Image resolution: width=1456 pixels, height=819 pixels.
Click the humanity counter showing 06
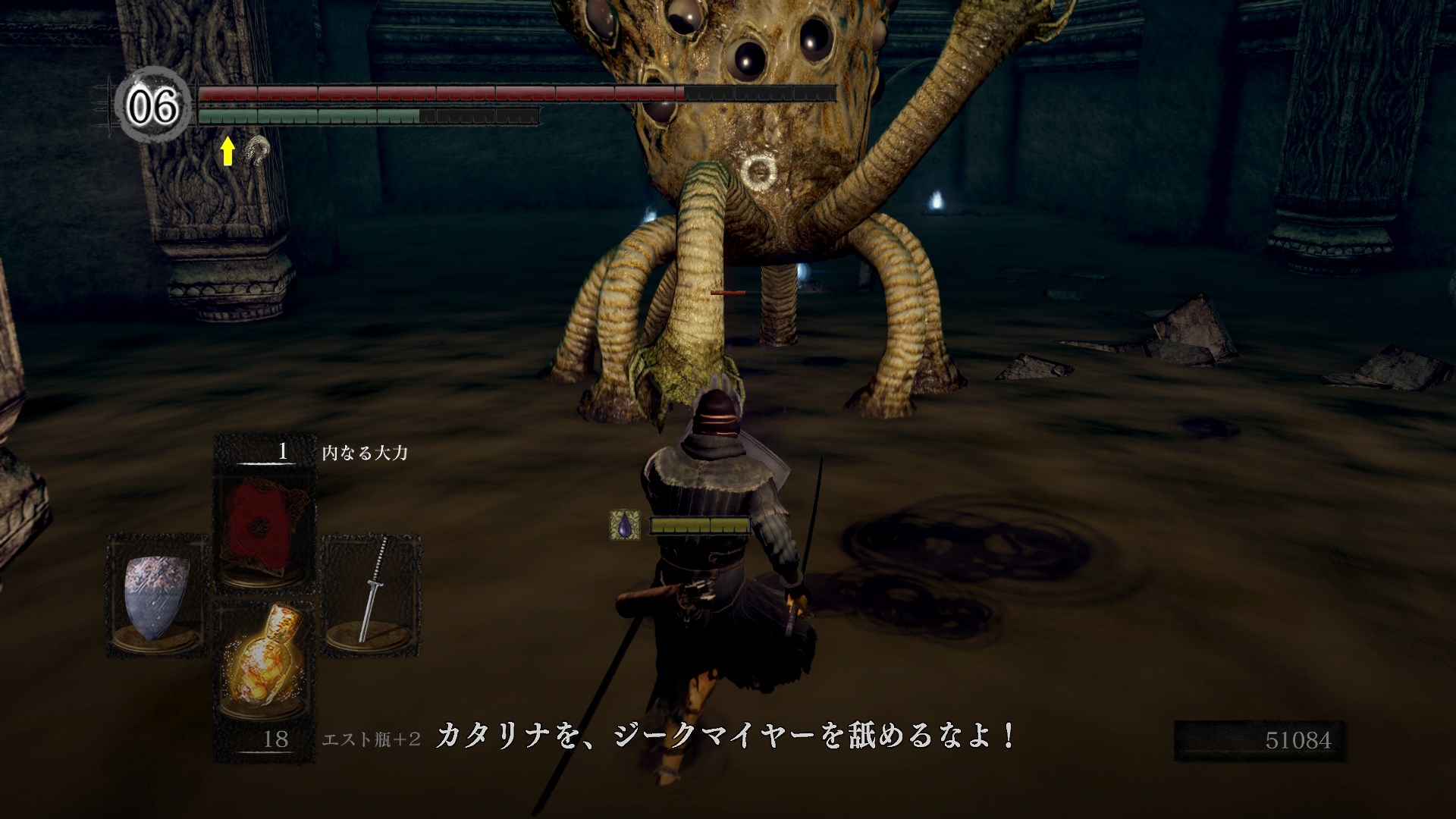[152, 106]
